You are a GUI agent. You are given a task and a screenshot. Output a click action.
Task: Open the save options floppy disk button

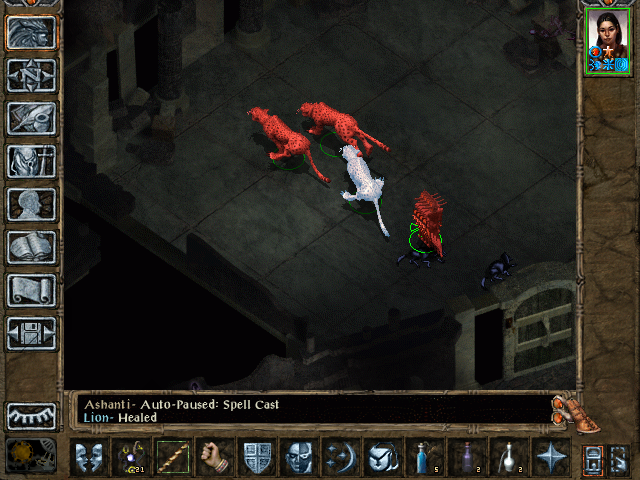[31, 333]
